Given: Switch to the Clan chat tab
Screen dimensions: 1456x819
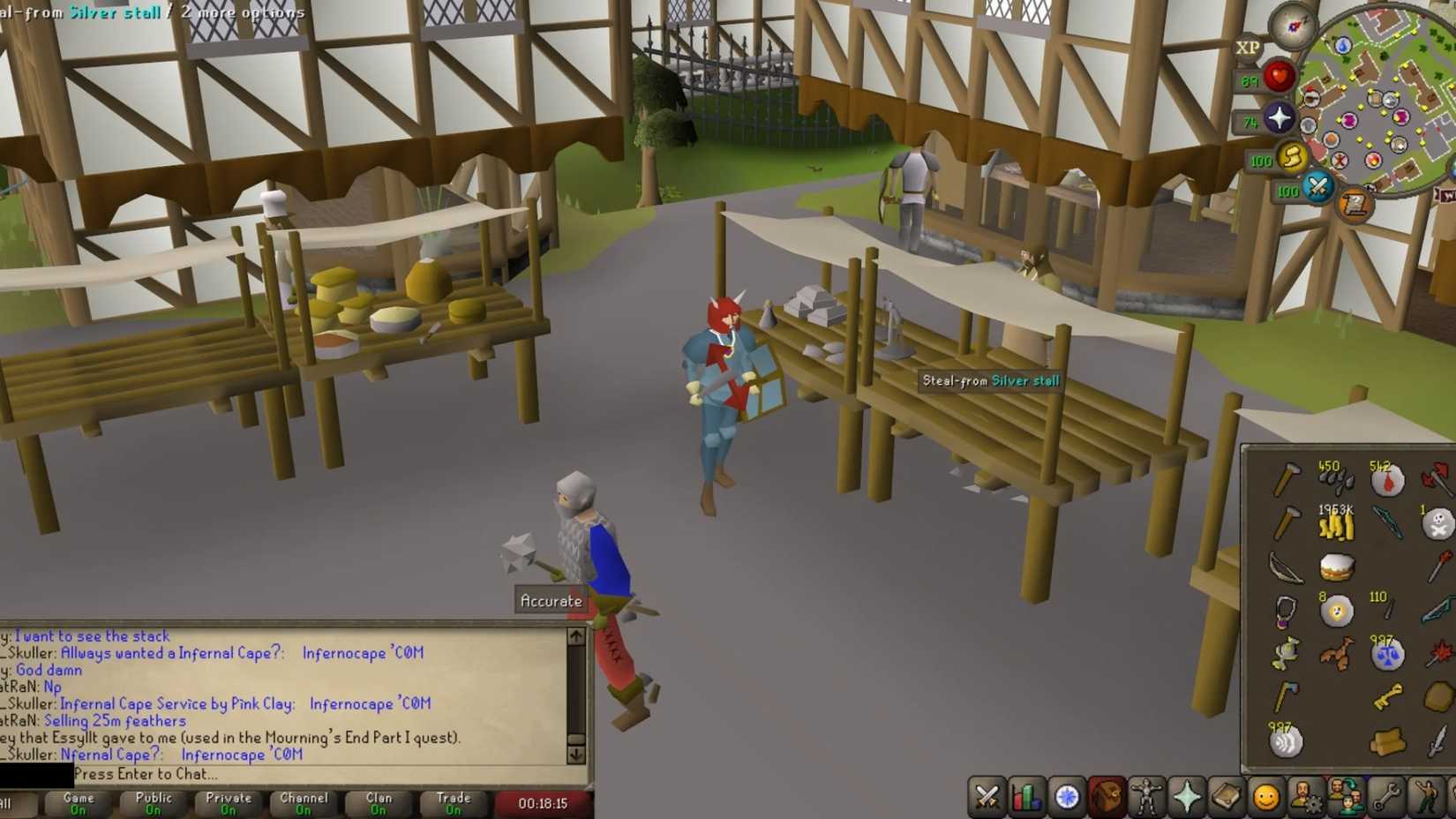Looking at the screenshot, I should [377, 801].
